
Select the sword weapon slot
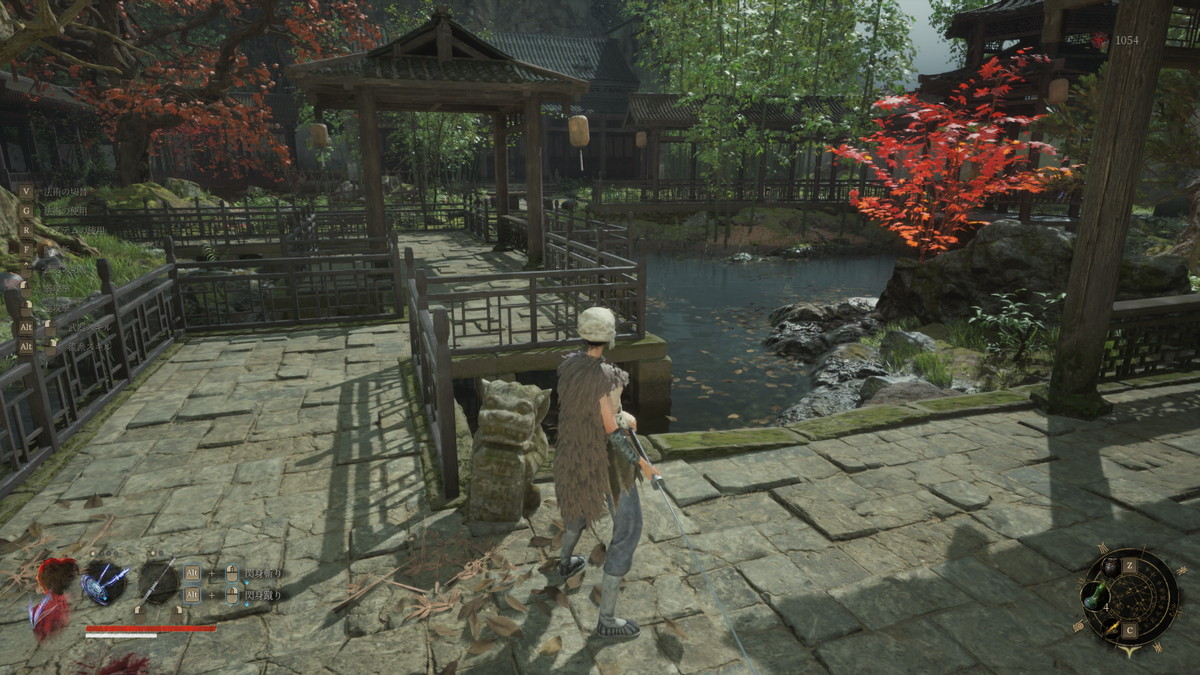tap(156, 581)
